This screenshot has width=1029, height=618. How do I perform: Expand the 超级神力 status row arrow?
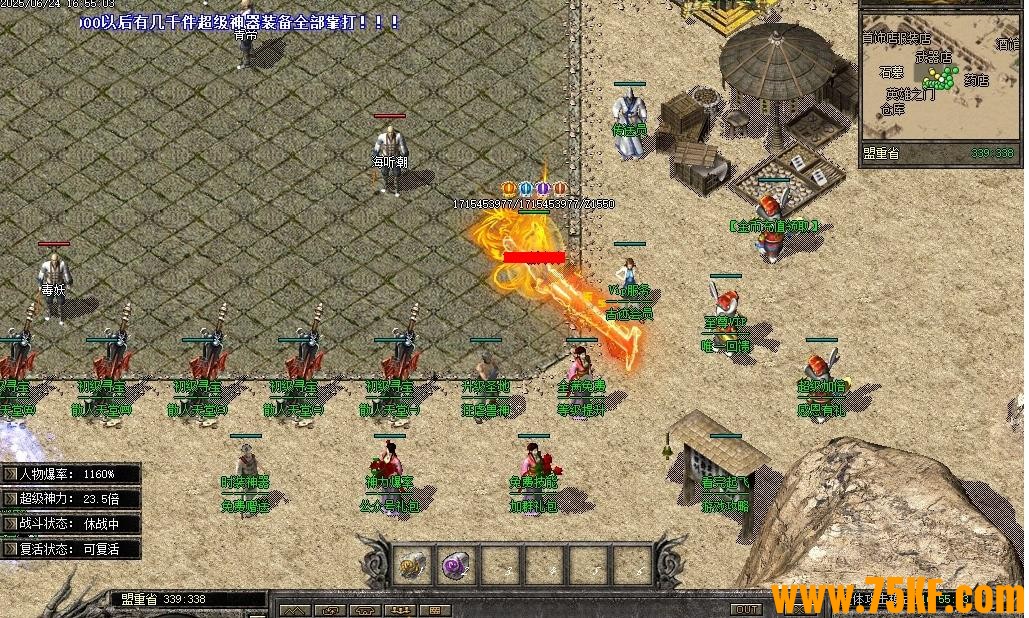pyautogui.click(x=10, y=498)
